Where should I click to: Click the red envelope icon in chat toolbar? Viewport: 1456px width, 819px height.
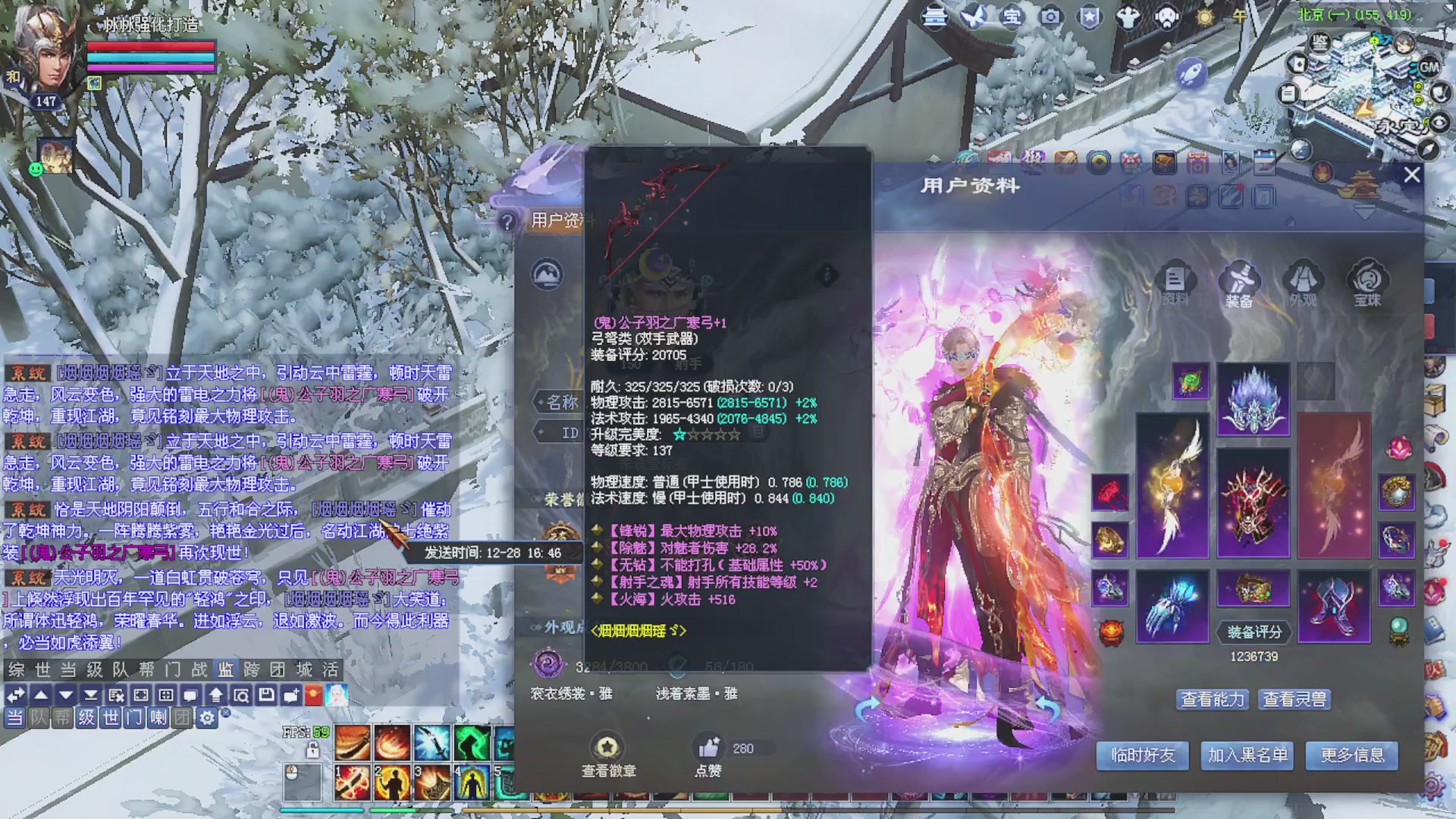(315, 695)
